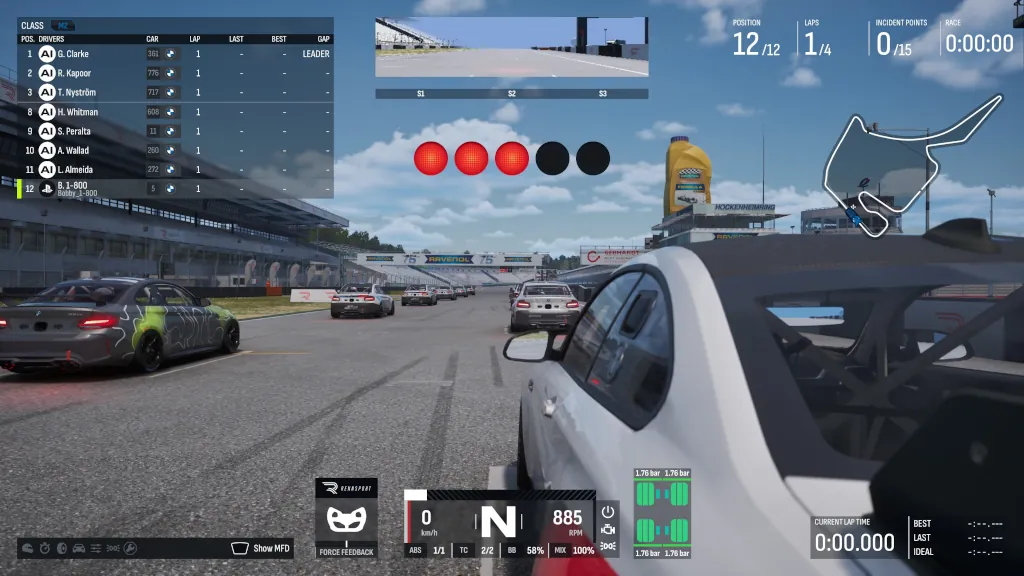Image resolution: width=1024 pixels, height=576 pixels.
Task: Open the sliders settings icon in the MFD bar
Action: coord(95,548)
